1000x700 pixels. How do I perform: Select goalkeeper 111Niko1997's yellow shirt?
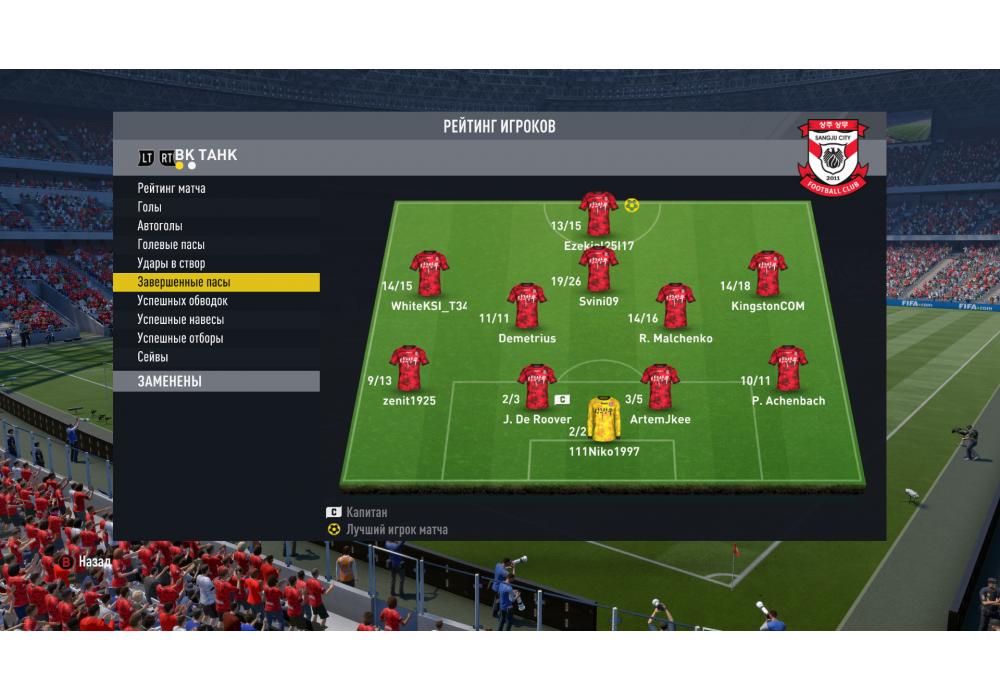click(603, 419)
